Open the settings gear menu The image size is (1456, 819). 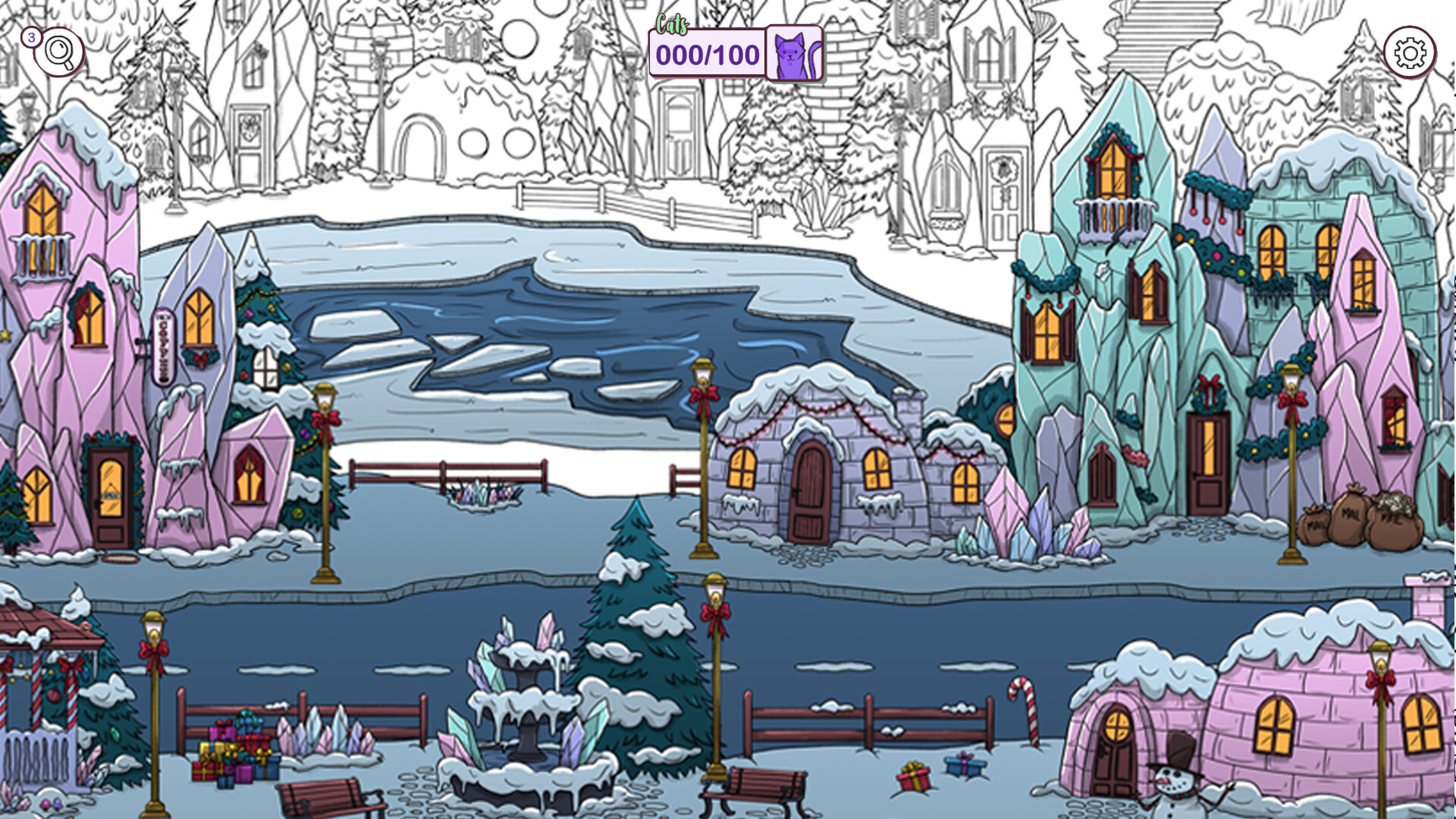point(1409,50)
